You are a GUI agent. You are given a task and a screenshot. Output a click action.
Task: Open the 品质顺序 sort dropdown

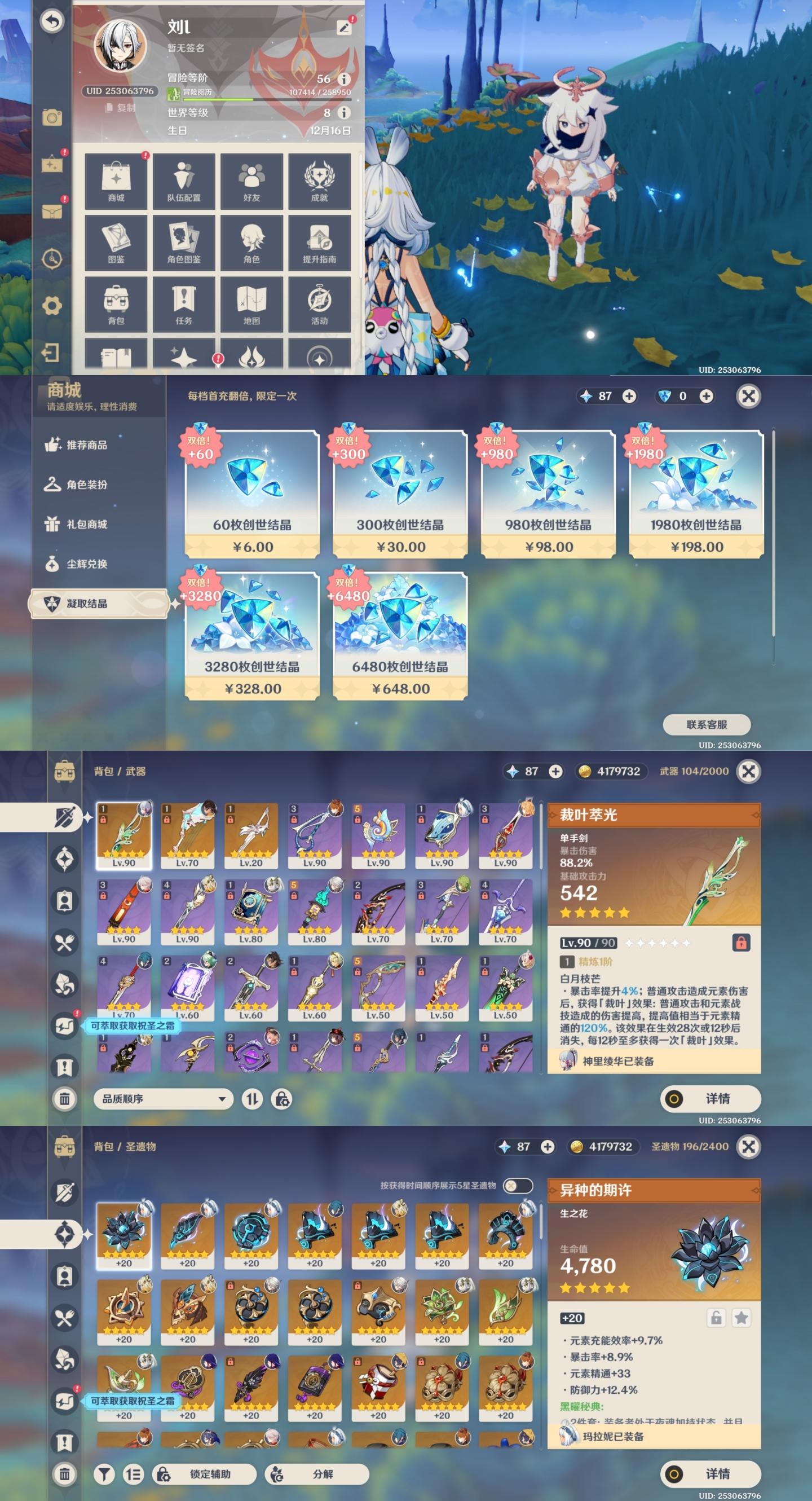pos(163,1099)
